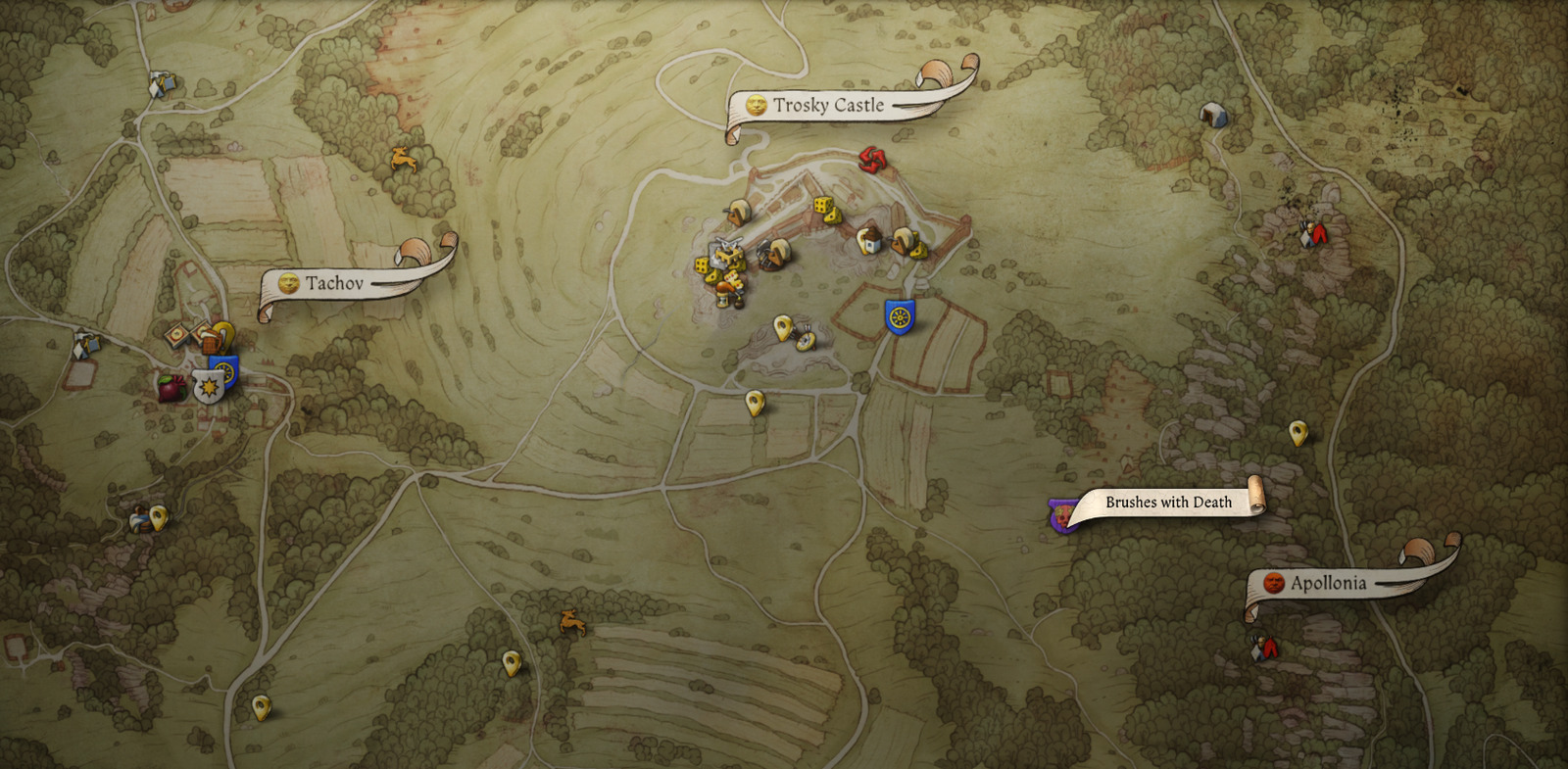
Task: Select the red-and-white camp marker below Apollonia
Action: coord(1264,647)
